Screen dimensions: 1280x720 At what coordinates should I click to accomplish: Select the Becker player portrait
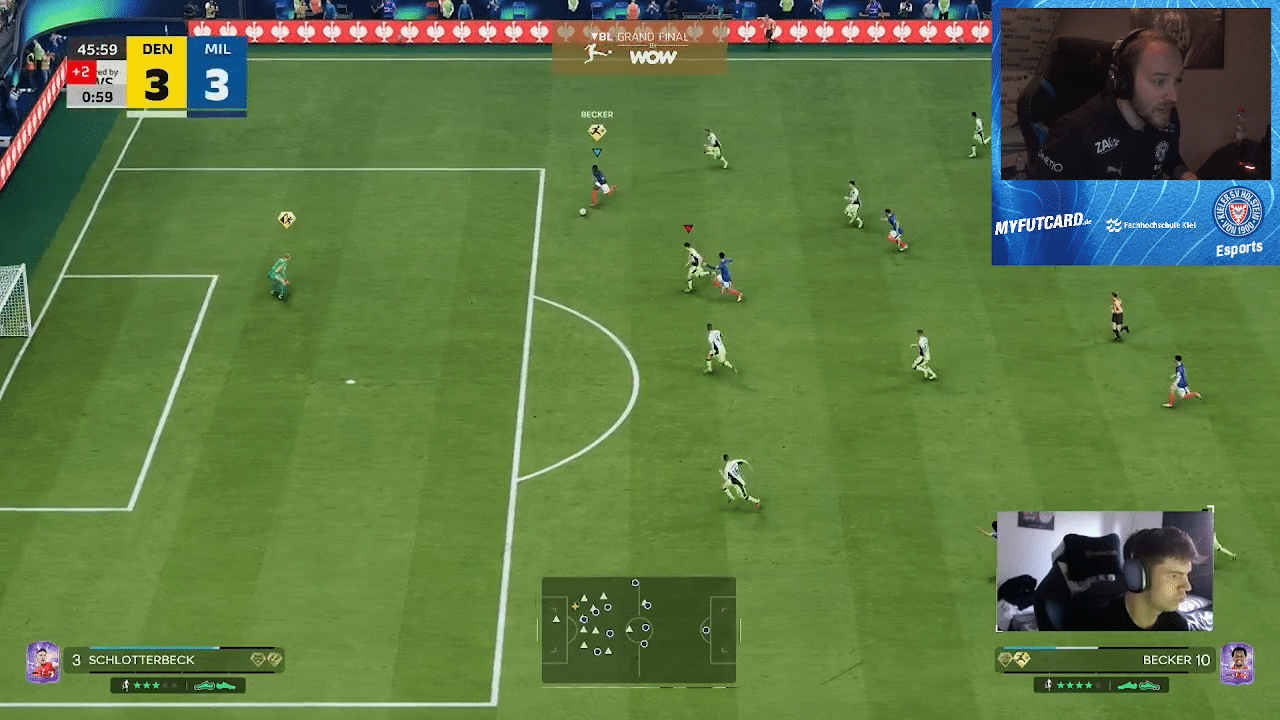click(1237, 663)
